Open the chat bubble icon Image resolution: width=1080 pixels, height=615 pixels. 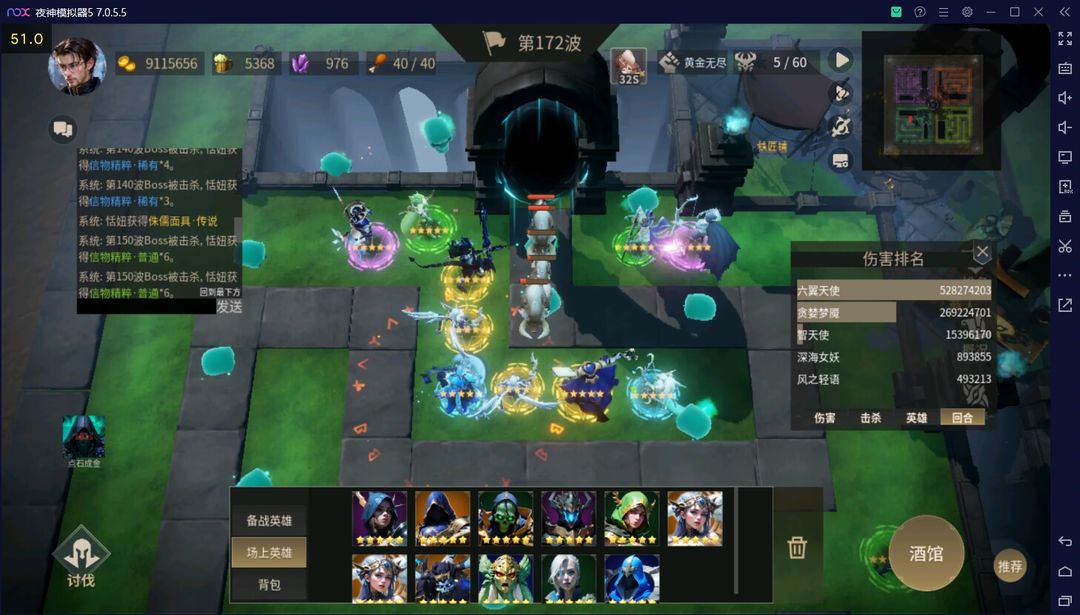63,129
